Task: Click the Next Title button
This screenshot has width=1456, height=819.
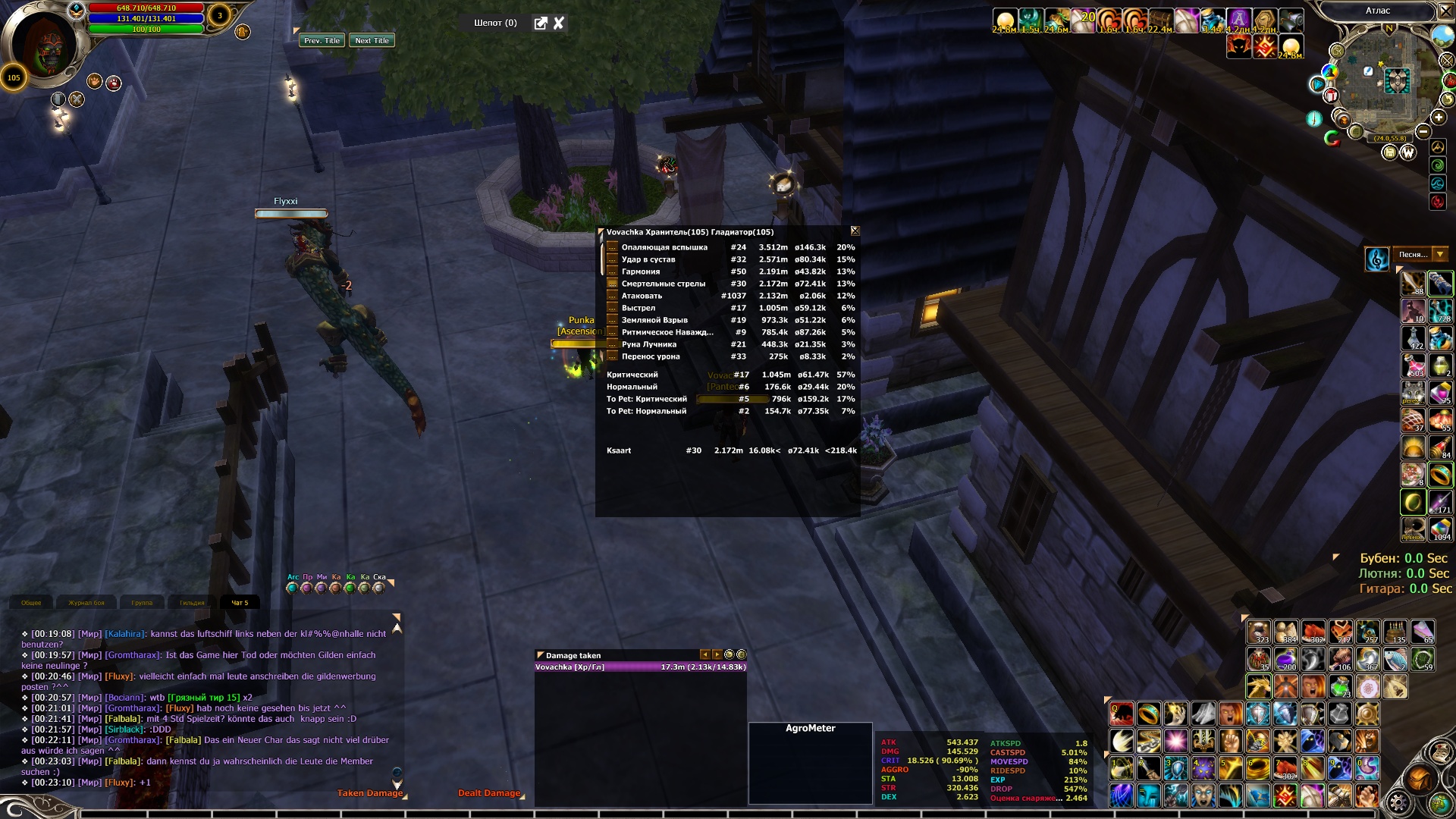Action: click(372, 41)
